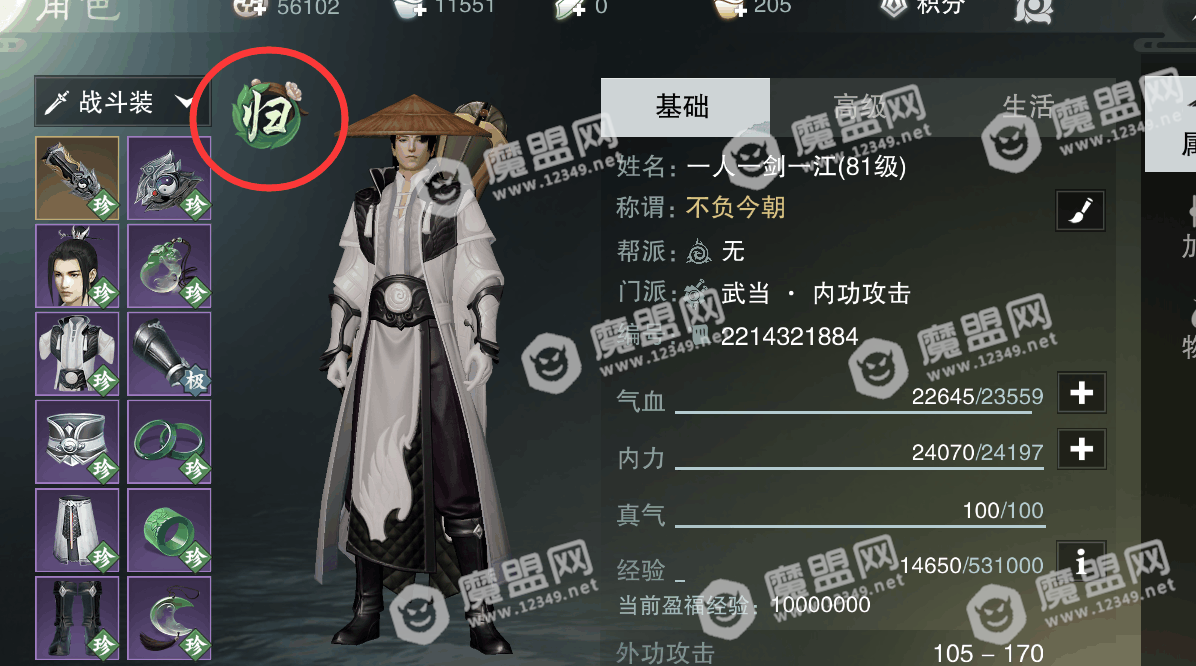Select the yin-yang amulet slot
The height and width of the screenshot is (666, 1196).
tap(169, 178)
